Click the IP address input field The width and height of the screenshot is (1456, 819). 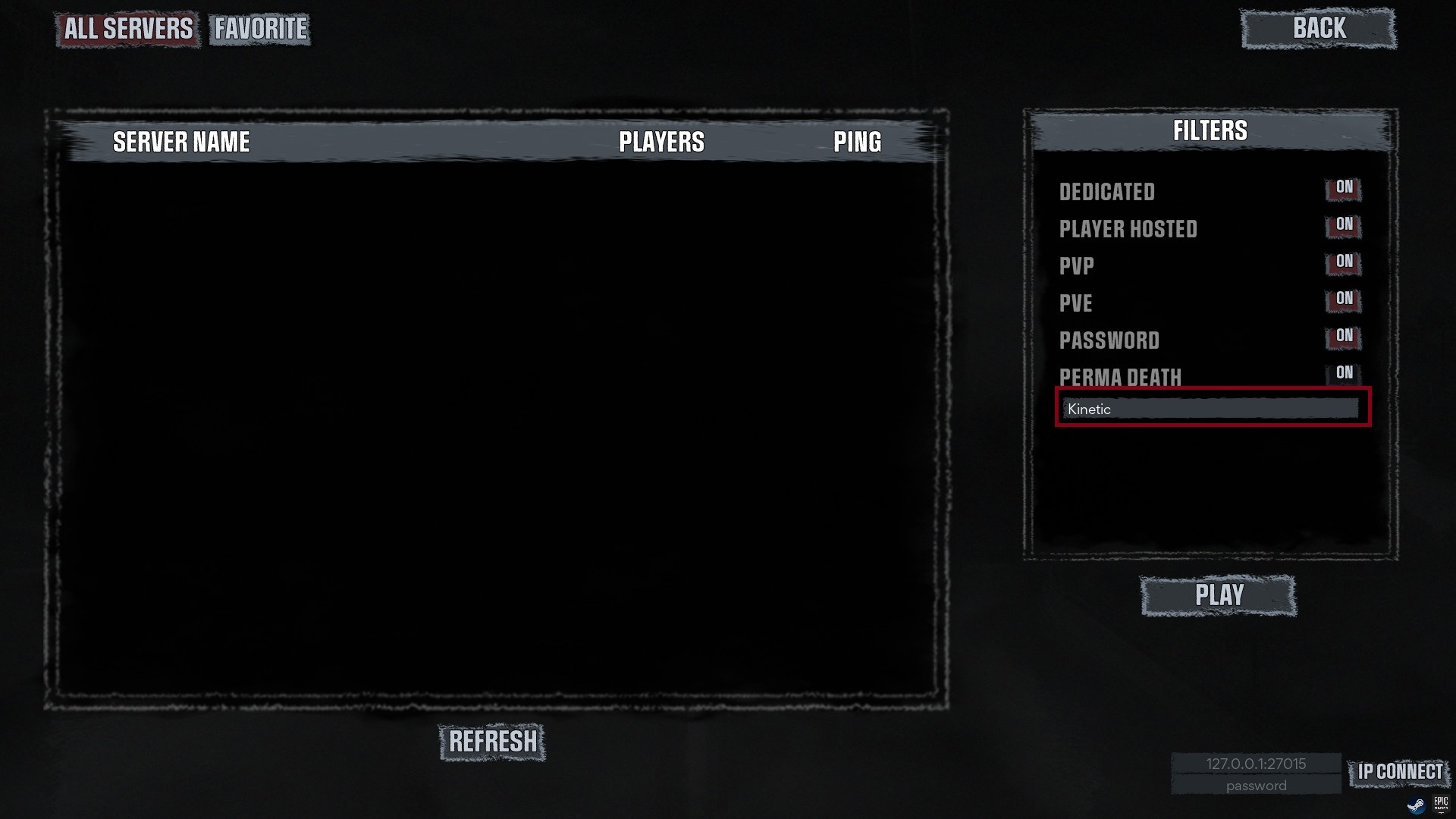pos(1256,764)
